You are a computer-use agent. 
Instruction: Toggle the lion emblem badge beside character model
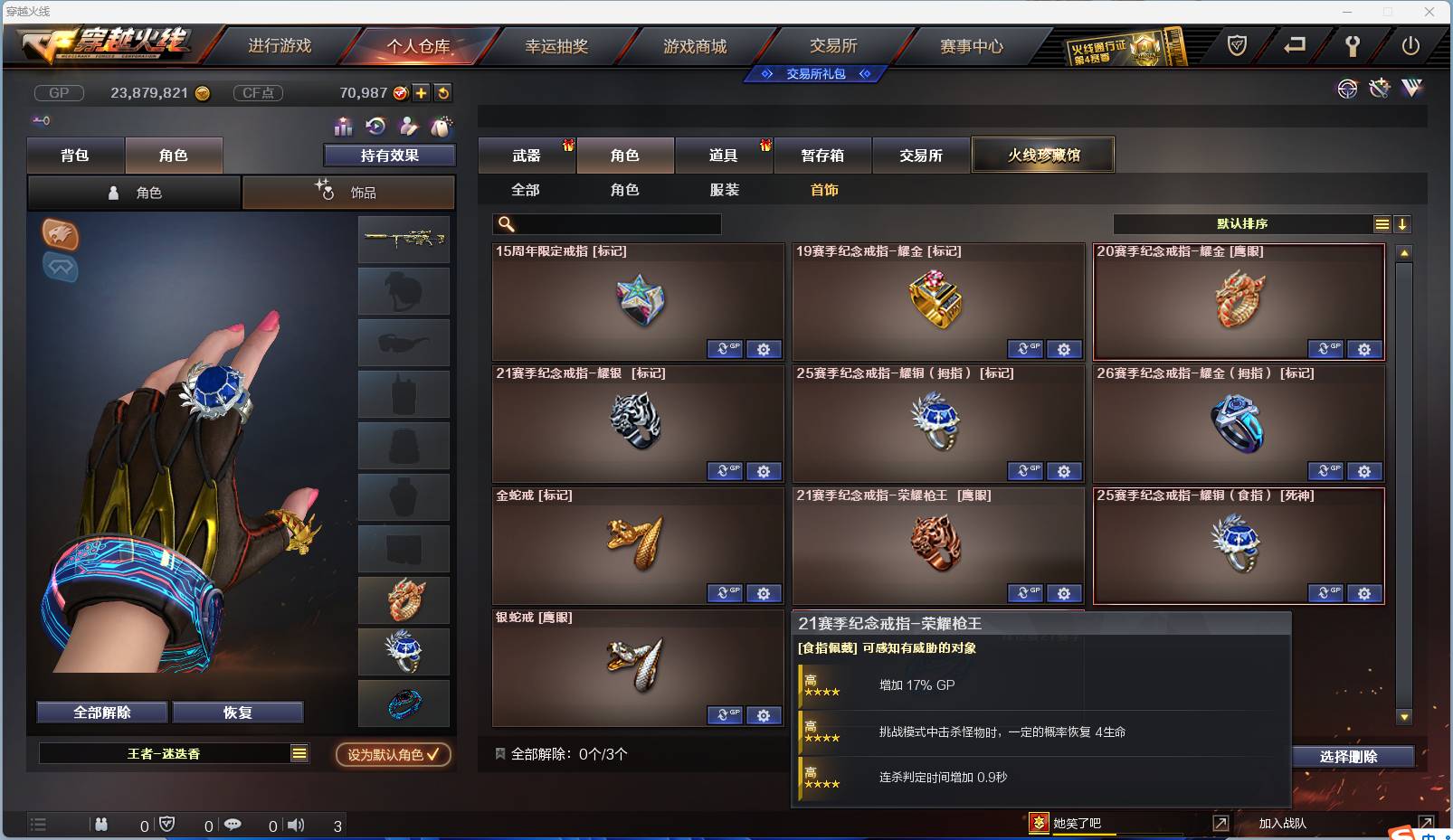tap(61, 236)
